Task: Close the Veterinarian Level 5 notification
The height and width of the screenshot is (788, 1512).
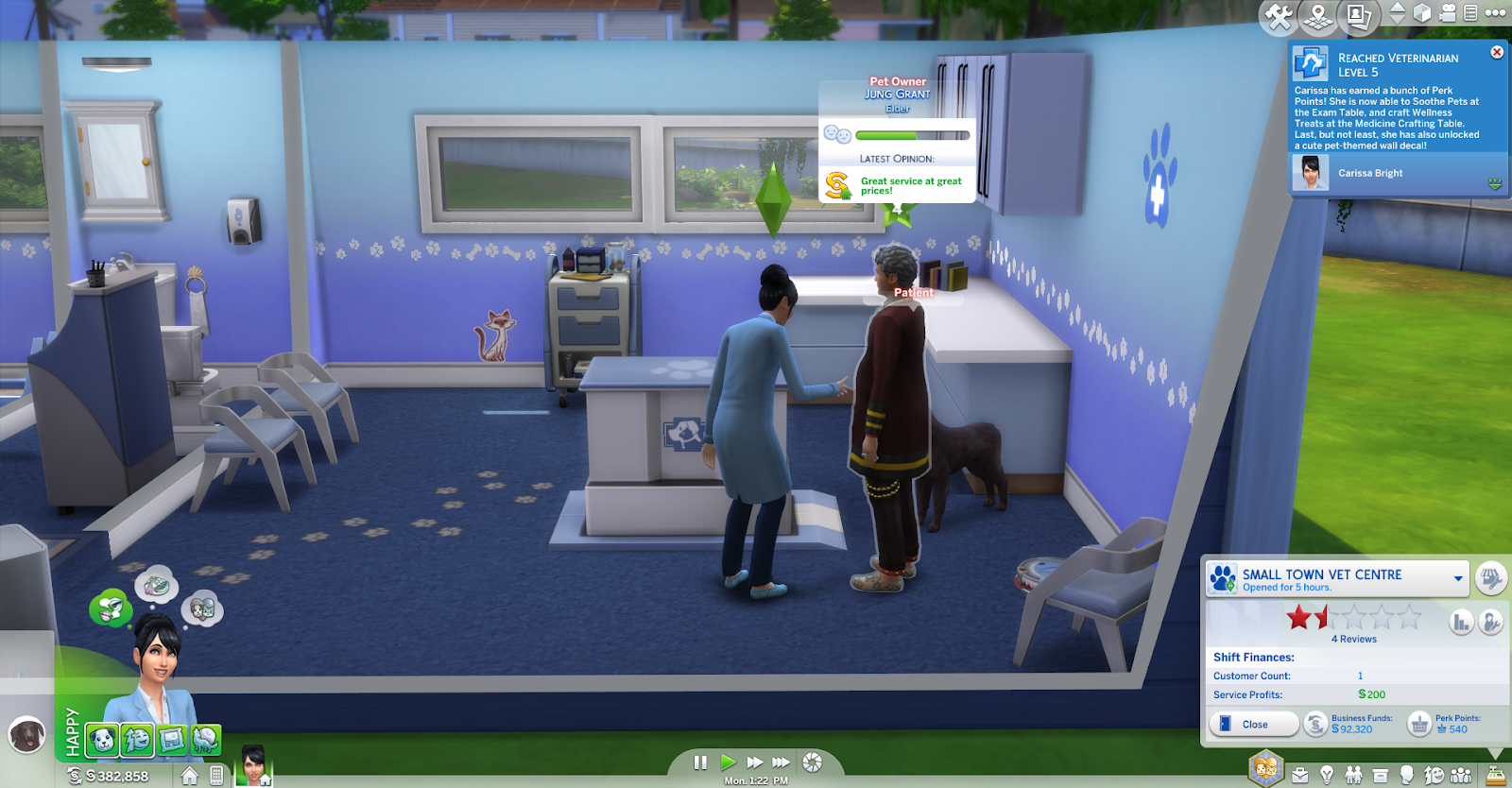Action: [1500, 52]
